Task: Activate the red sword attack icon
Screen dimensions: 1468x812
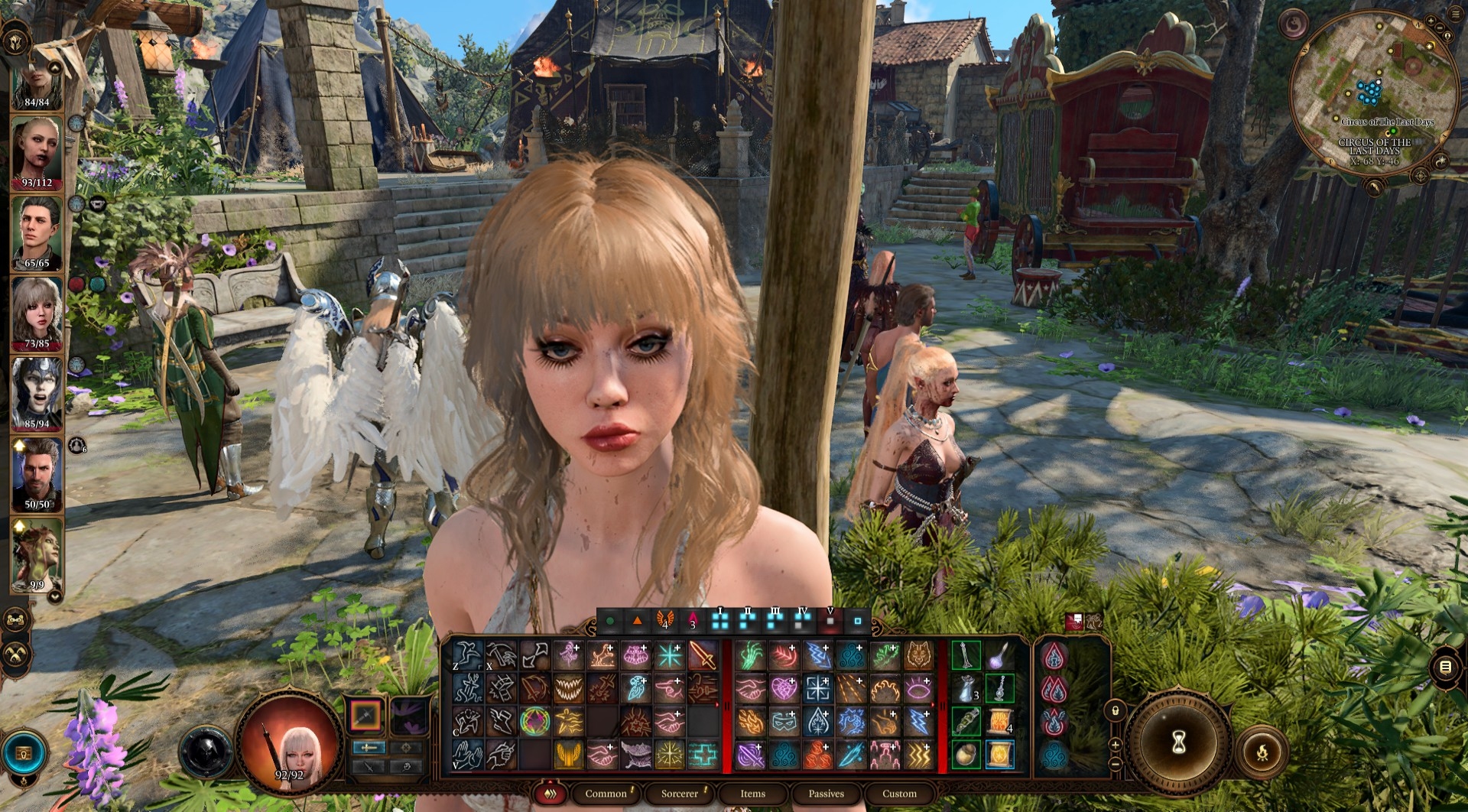Action: tap(703, 655)
